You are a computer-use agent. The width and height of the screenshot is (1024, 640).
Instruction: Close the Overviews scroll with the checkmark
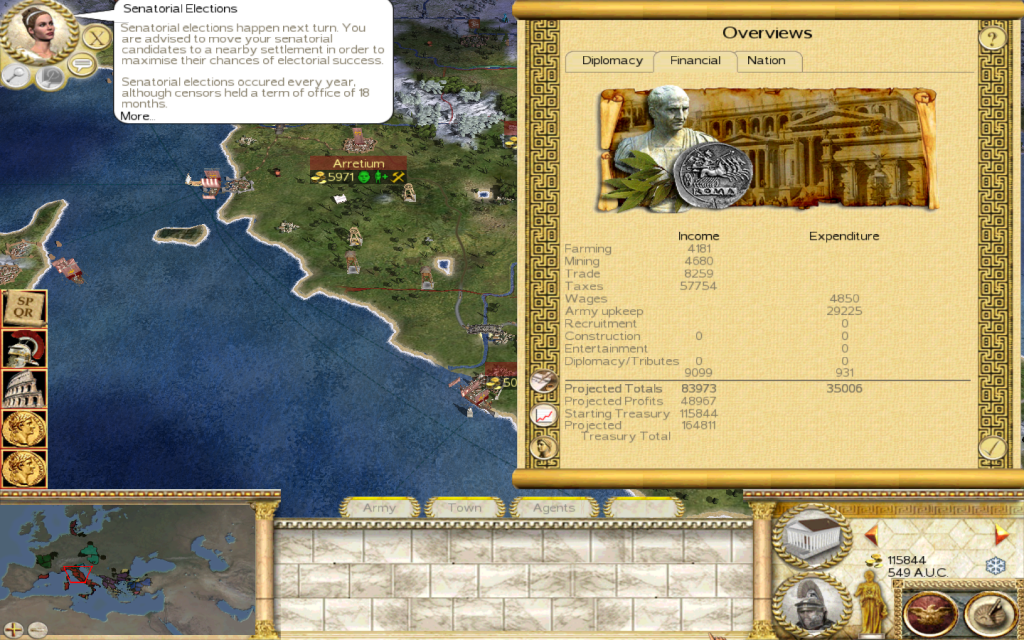(x=991, y=447)
